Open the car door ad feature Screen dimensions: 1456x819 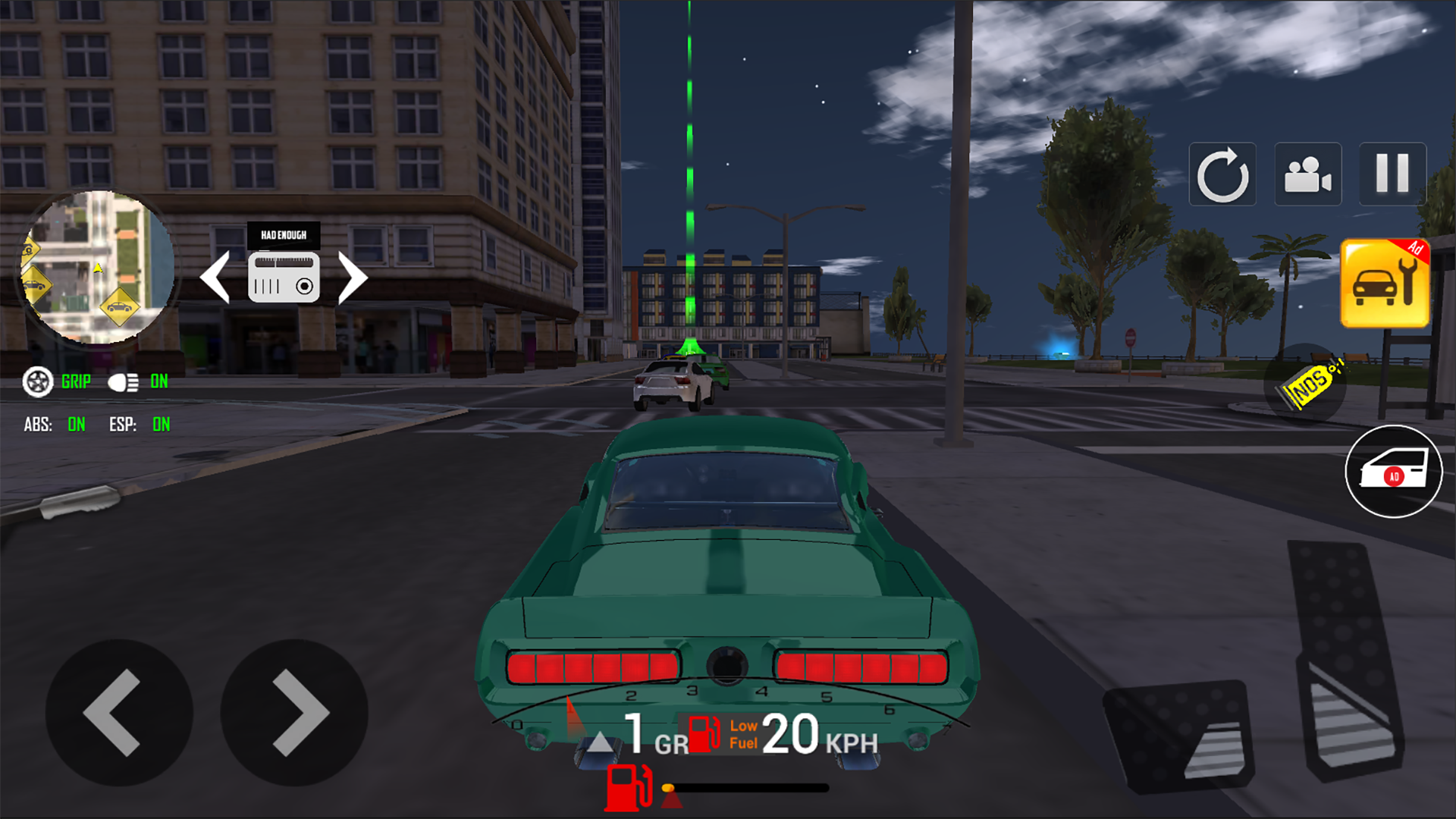pos(1393,470)
